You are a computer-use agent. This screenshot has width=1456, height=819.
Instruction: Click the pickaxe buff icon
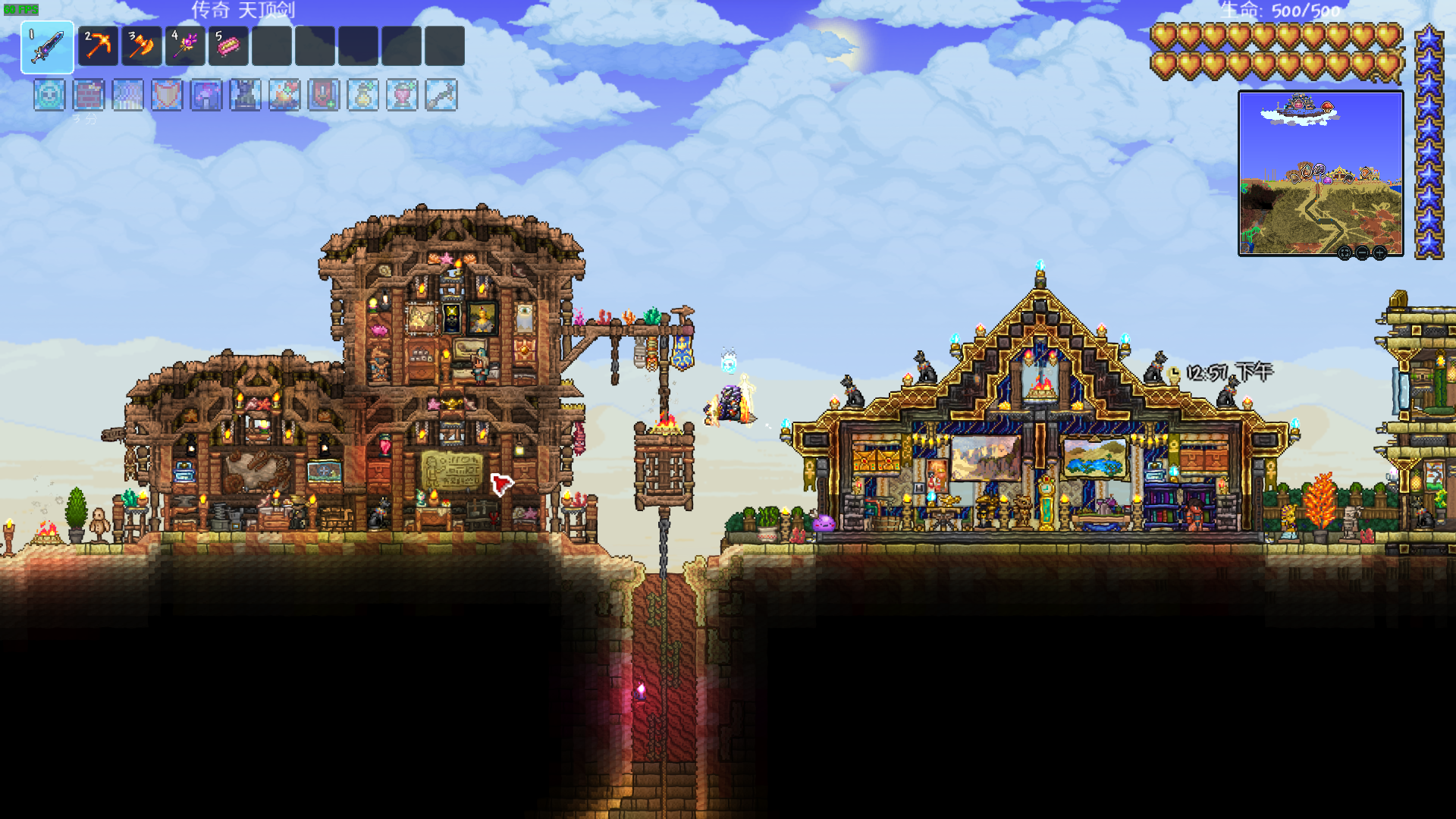point(441,96)
